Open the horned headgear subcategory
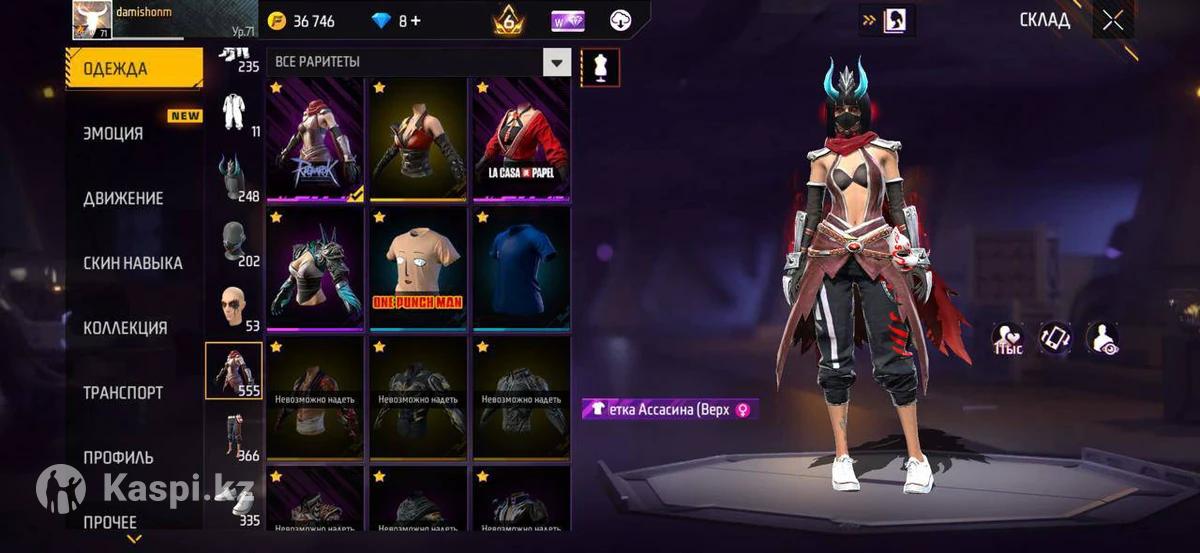The width and height of the screenshot is (1200, 553). click(x=234, y=178)
